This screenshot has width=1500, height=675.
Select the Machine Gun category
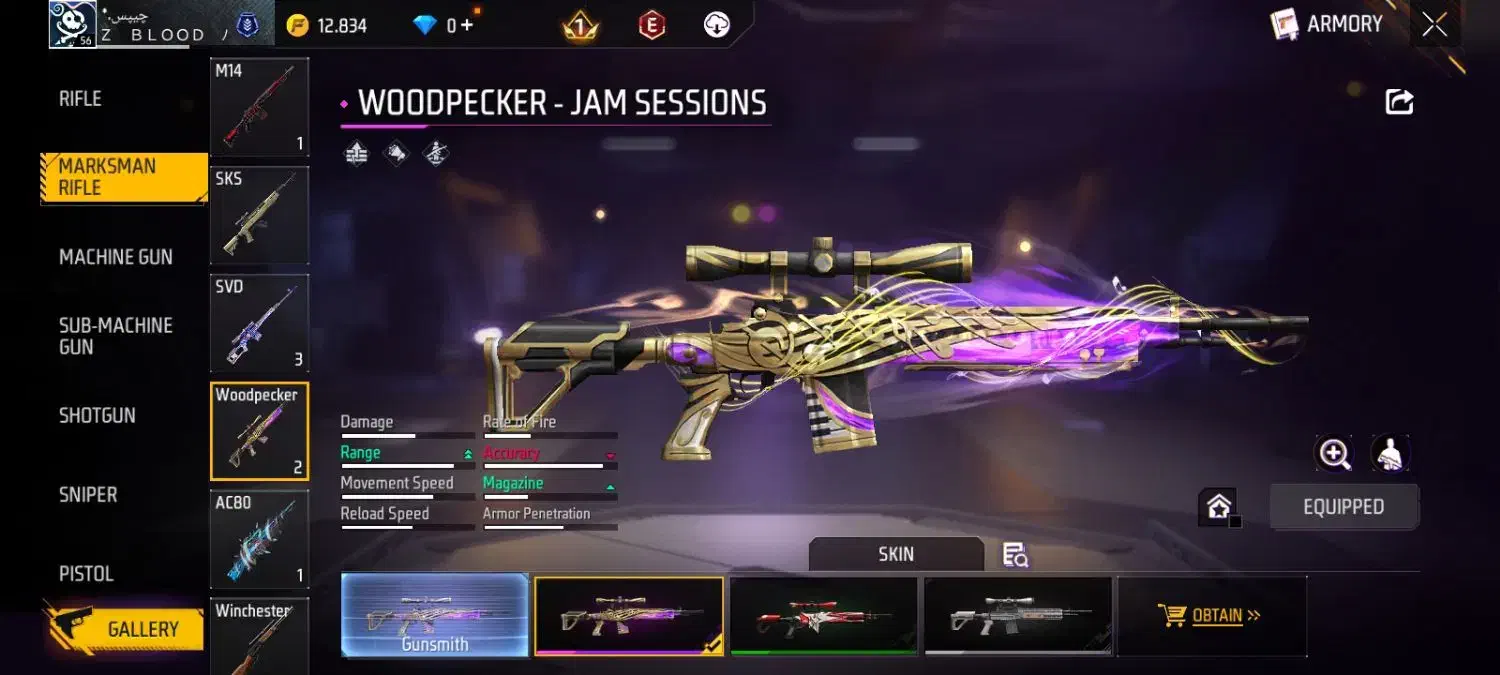coord(115,257)
